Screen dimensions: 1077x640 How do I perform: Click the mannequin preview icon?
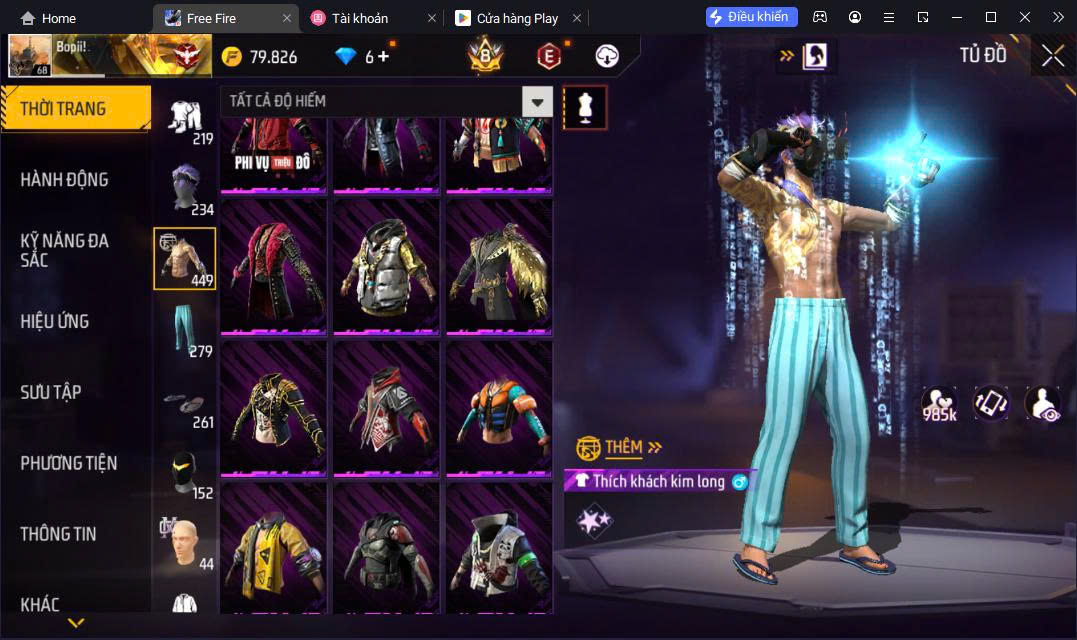[x=585, y=107]
